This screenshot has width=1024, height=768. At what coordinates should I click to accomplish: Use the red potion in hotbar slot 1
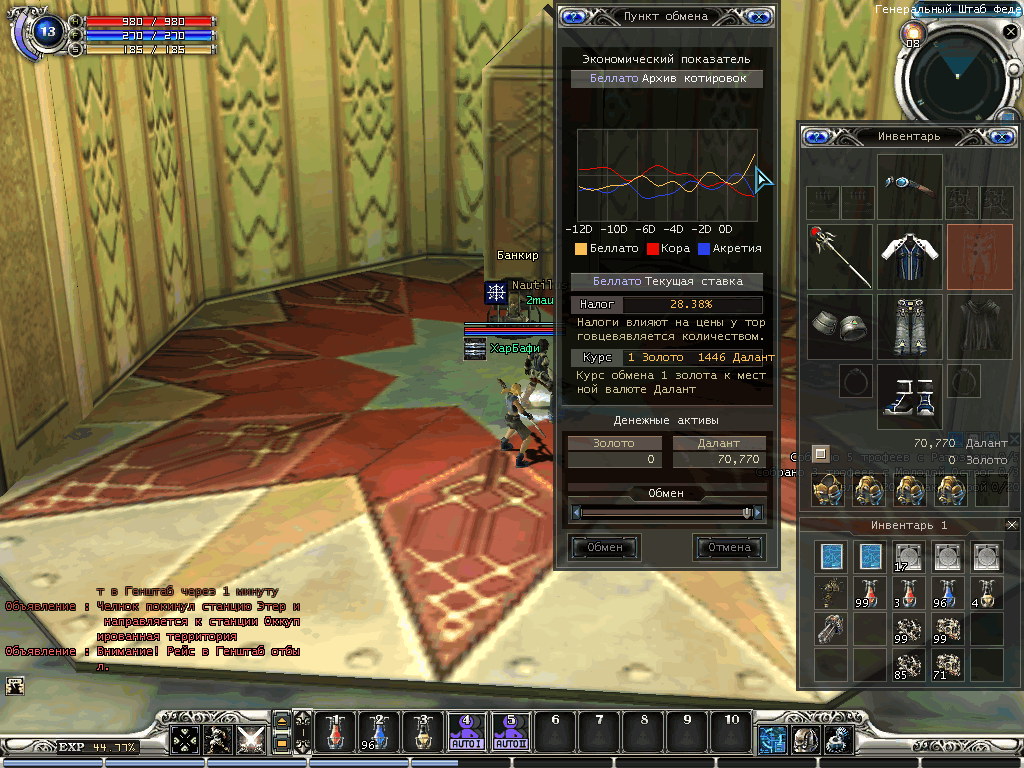[x=338, y=734]
